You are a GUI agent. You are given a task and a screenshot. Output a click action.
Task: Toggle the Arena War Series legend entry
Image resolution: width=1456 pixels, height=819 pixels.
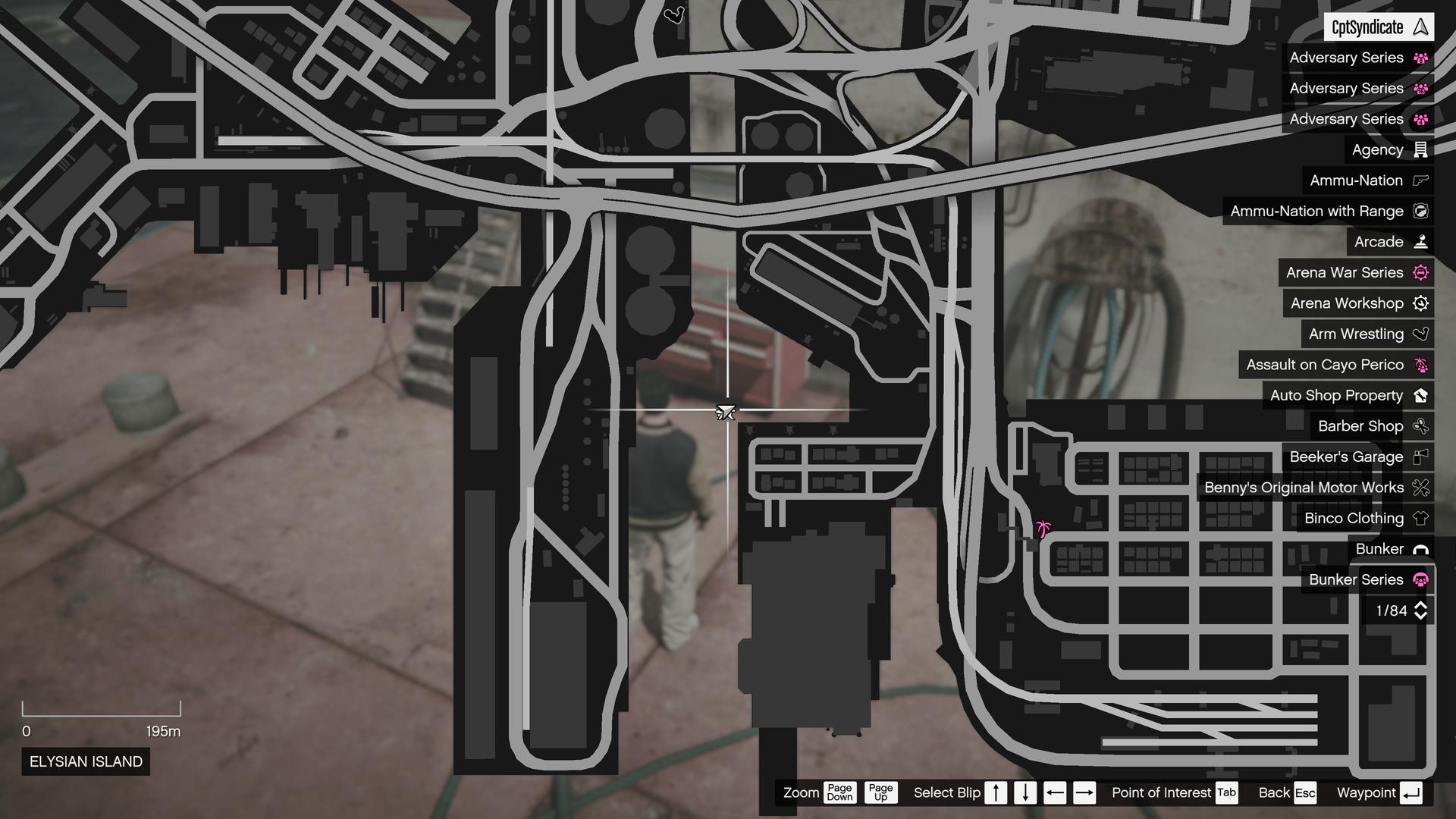tap(1356, 272)
